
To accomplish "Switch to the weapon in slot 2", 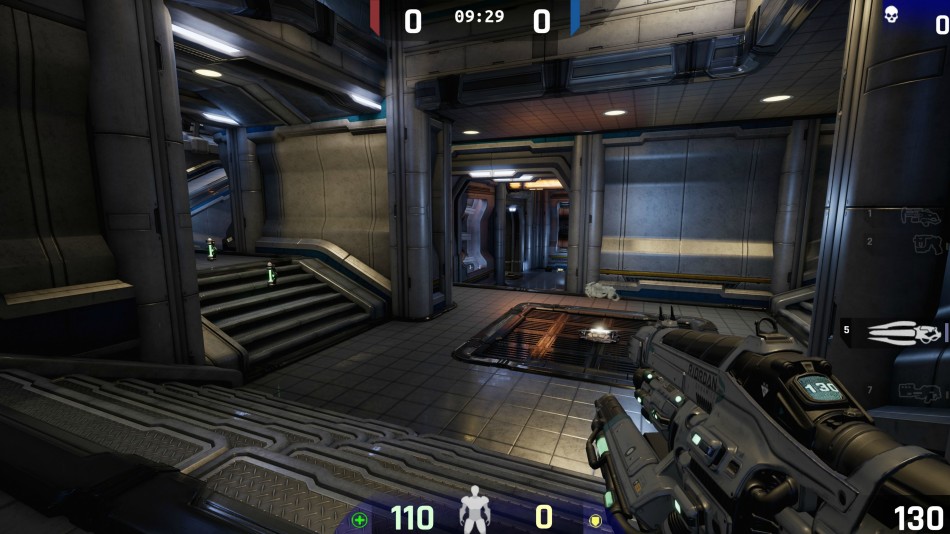I will (927, 243).
